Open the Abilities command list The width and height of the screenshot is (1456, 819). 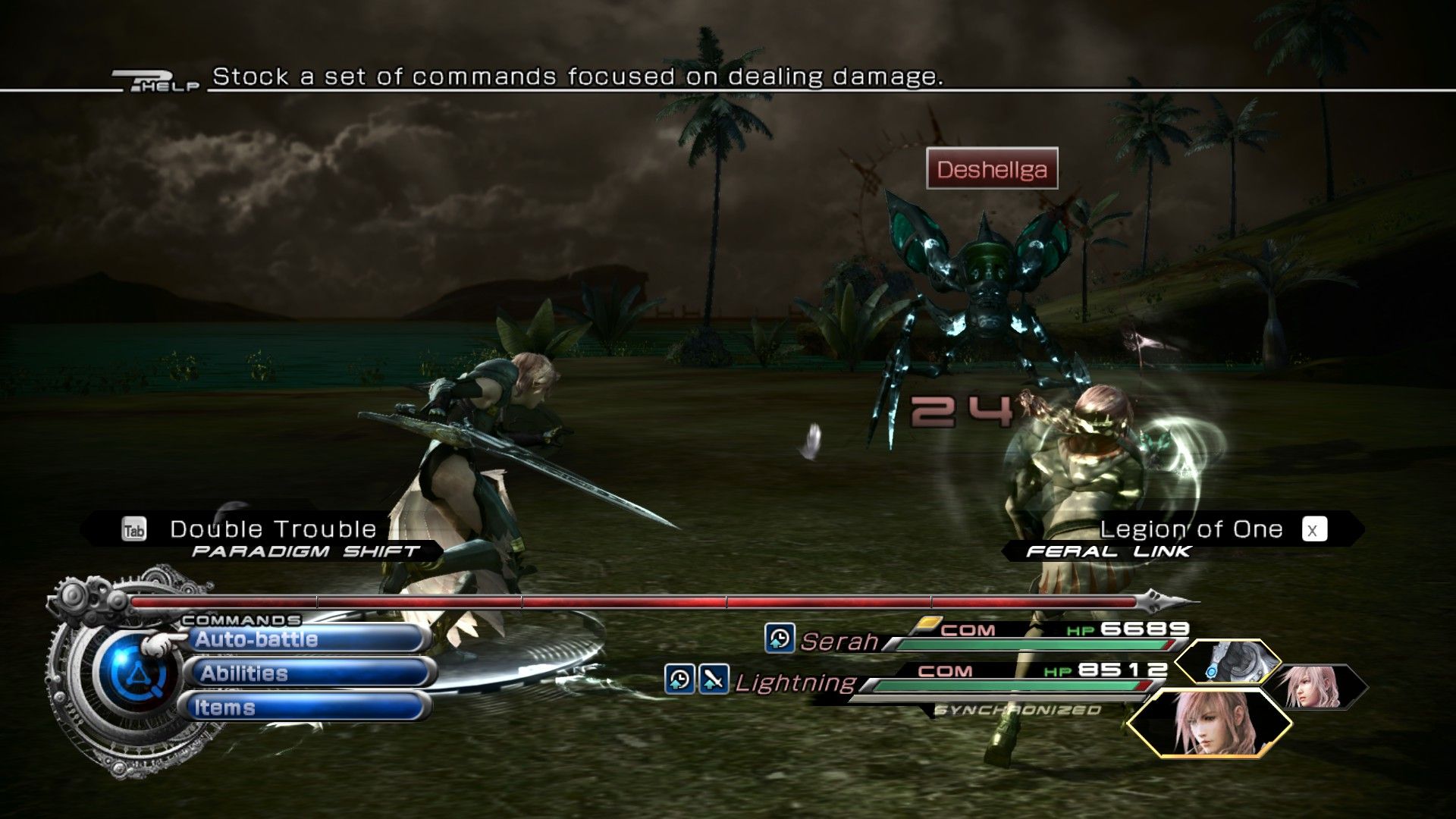click(x=243, y=673)
